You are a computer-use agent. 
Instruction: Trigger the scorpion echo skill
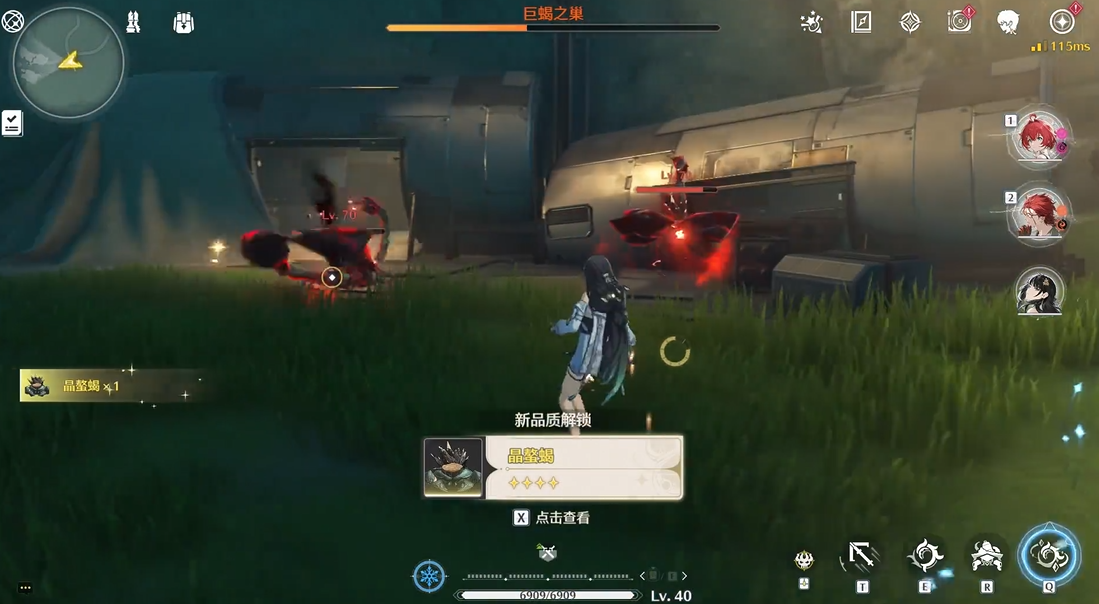point(987,555)
